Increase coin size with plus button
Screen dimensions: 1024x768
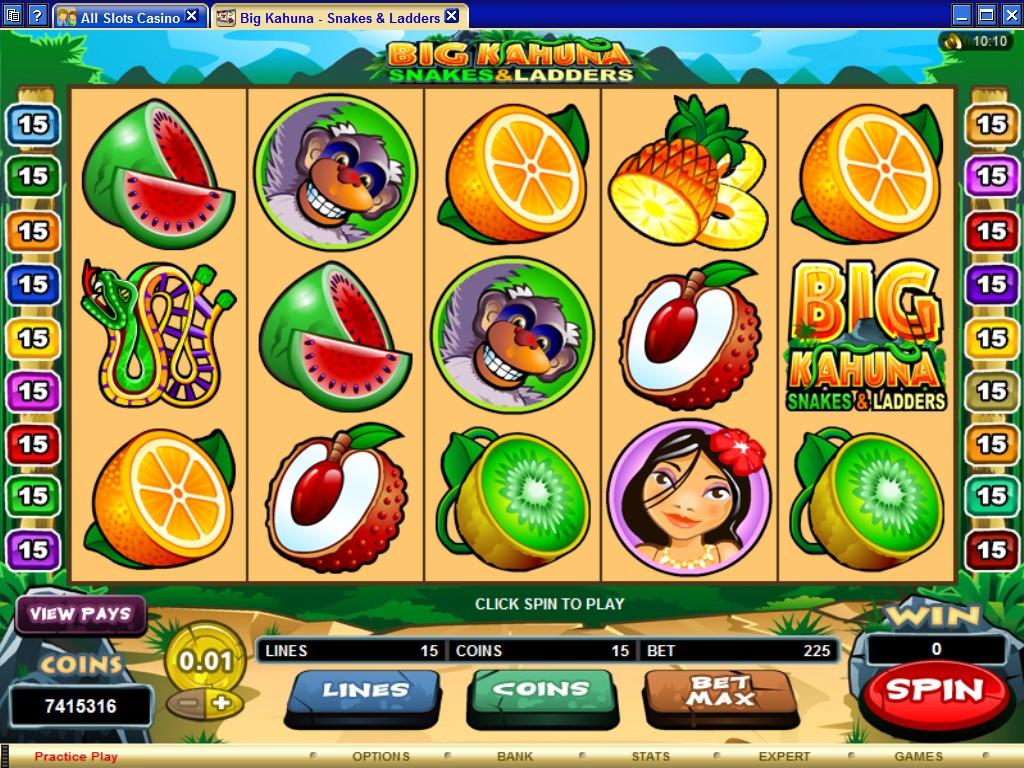point(222,702)
